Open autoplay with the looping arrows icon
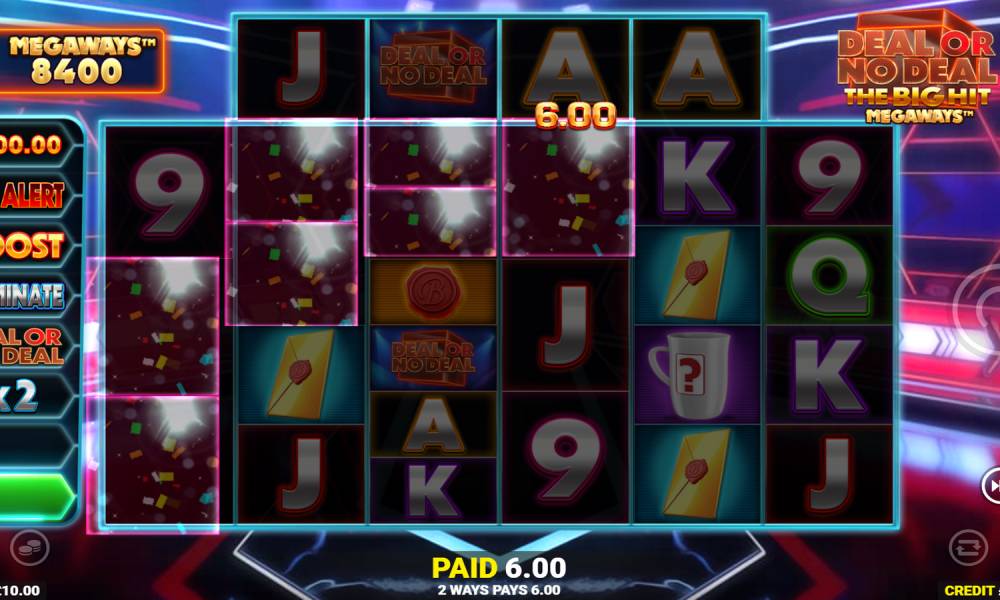This screenshot has height=600, width=1000. (x=966, y=547)
